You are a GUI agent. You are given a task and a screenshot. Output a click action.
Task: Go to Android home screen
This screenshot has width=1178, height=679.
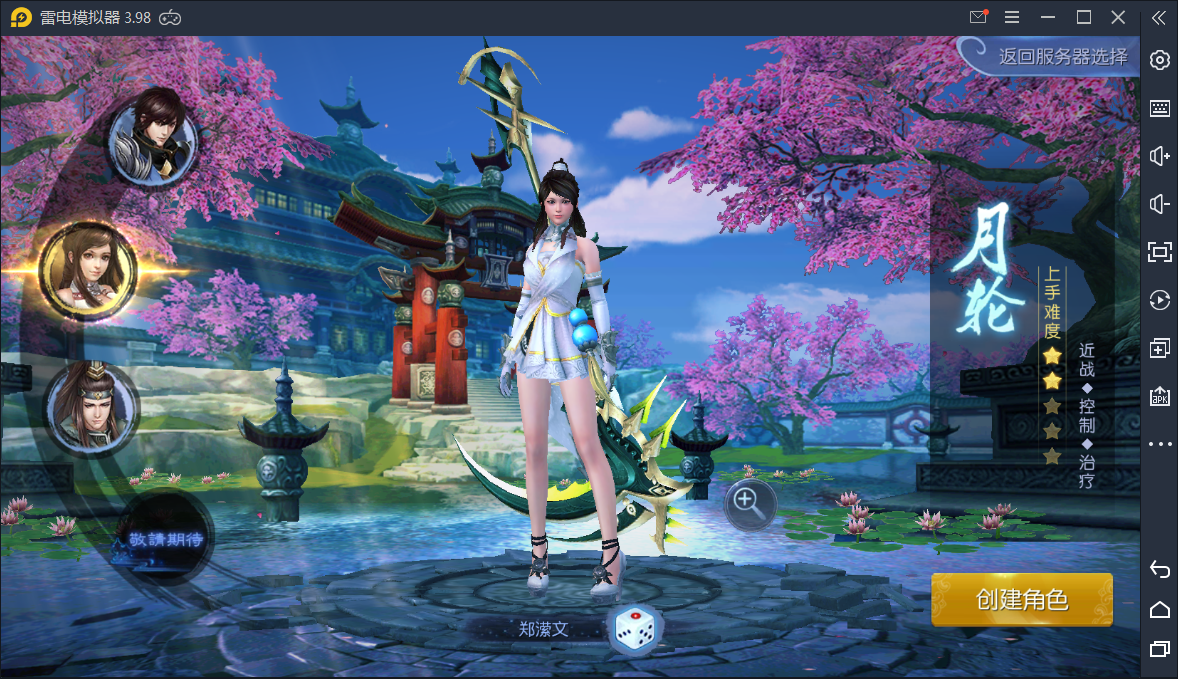click(1160, 609)
